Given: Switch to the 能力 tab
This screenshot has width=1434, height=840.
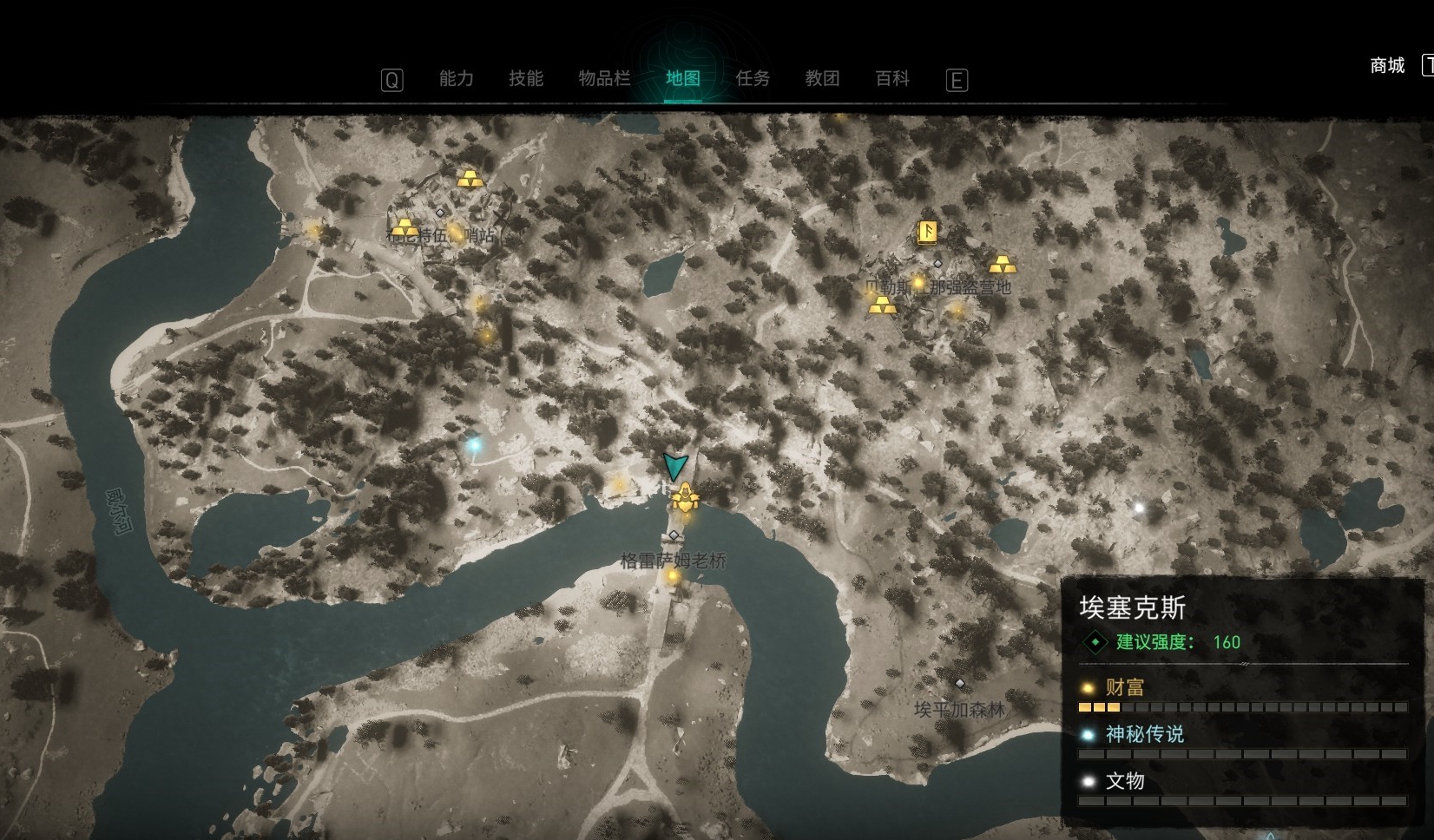Looking at the screenshot, I should 456,79.
